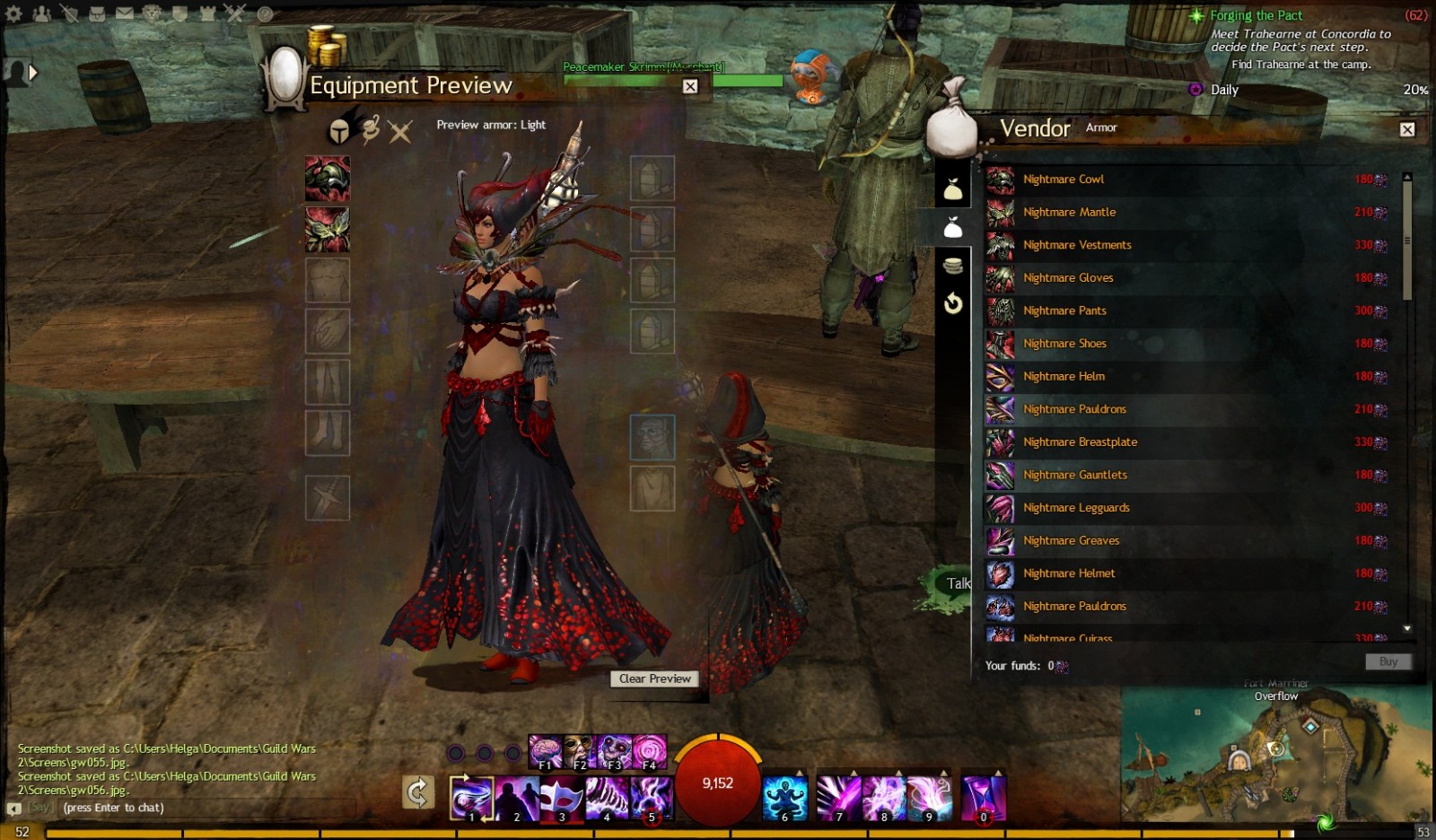The width and height of the screenshot is (1436, 840).
Task: Open the Forging the Pact objective
Action: pyautogui.click(x=1256, y=15)
